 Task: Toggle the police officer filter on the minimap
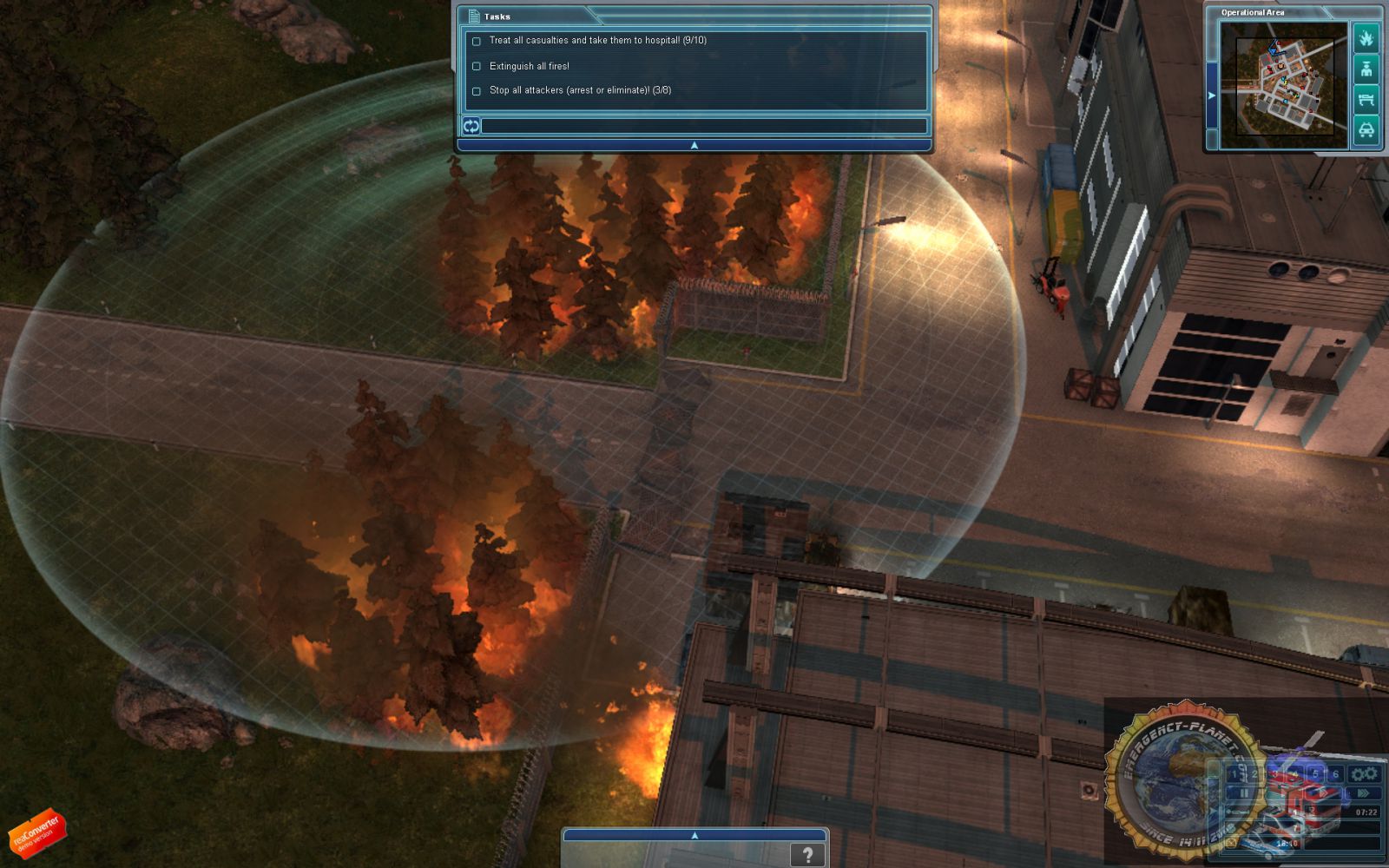pos(1366,69)
